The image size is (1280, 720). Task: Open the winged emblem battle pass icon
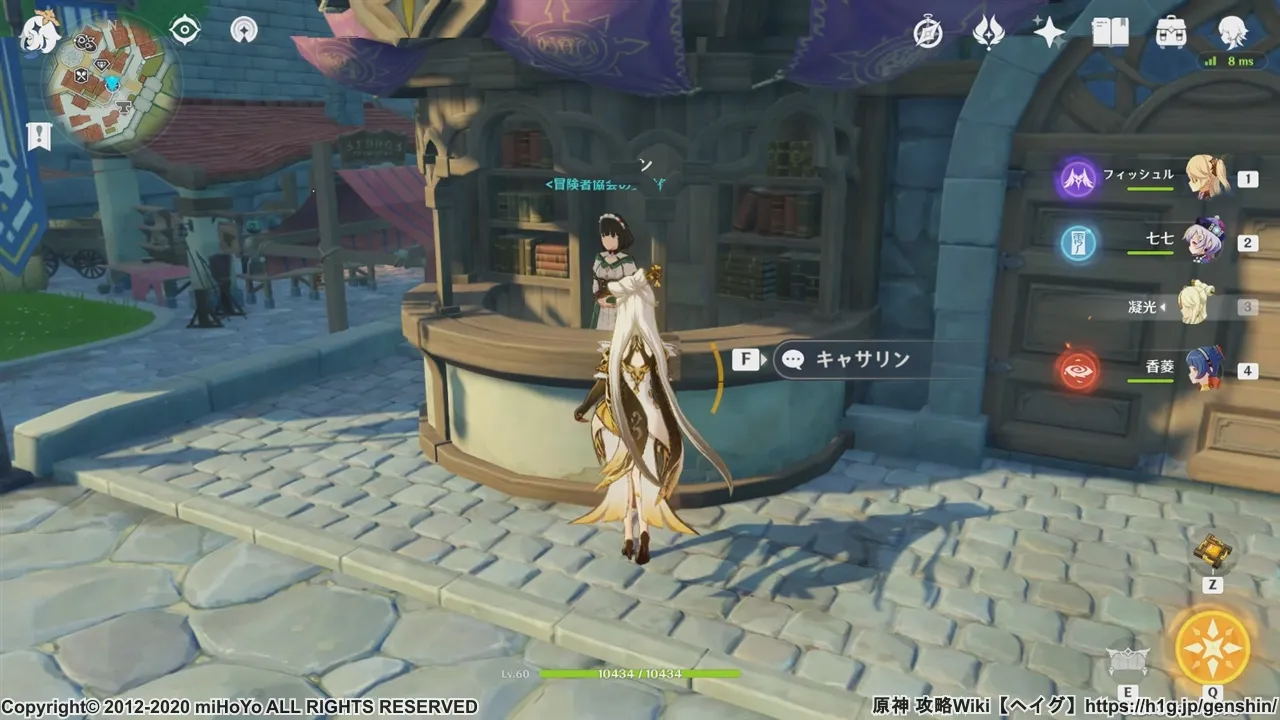(988, 33)
